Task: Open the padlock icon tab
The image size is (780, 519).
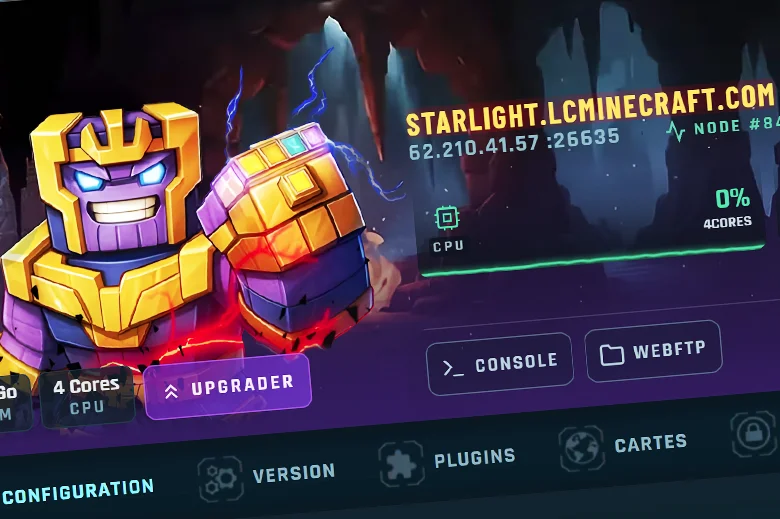Action: [750, 433]
